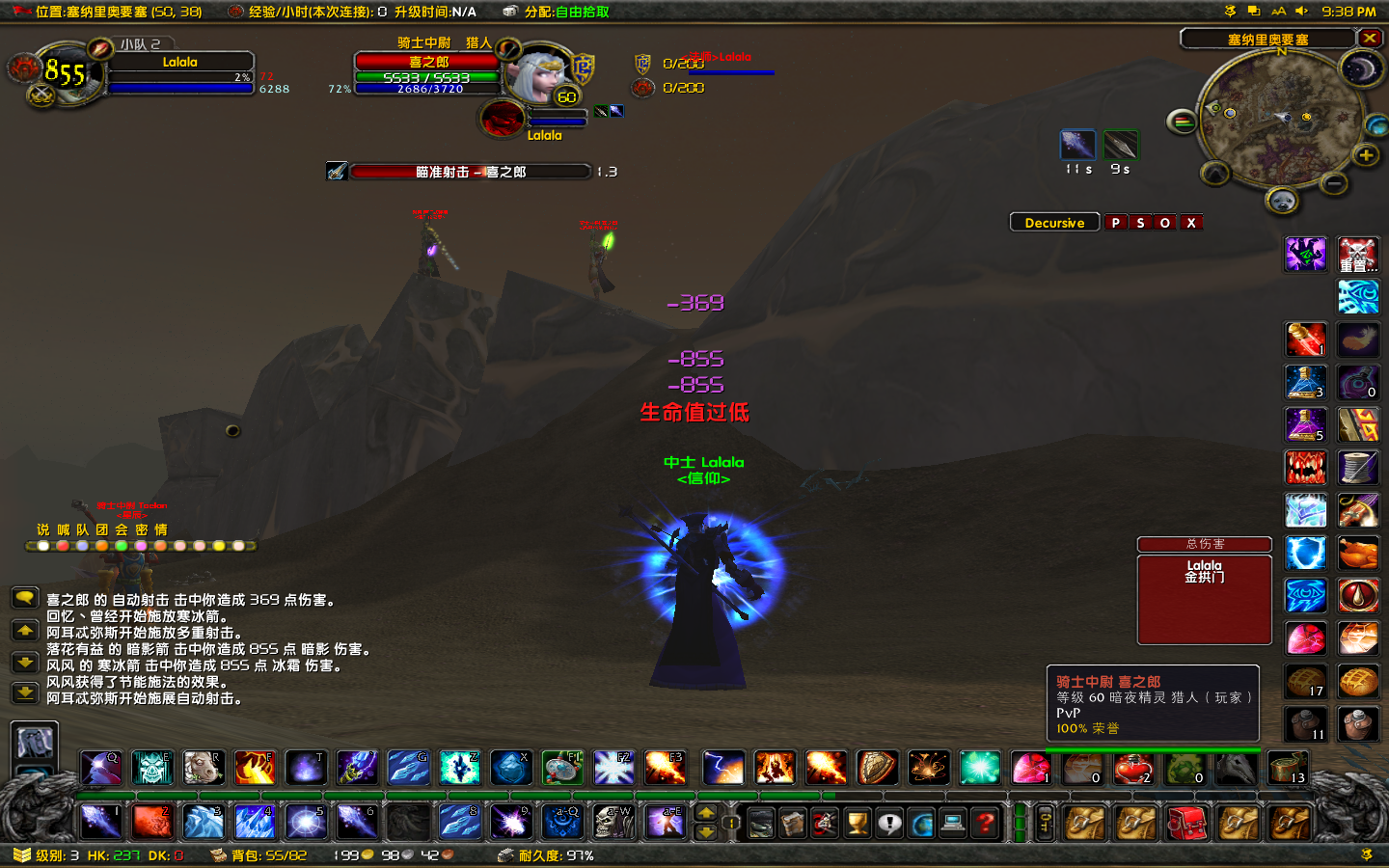
Task: Click the blue eye spell icon
Action: pyautogui.click(x=1305, y=595)
